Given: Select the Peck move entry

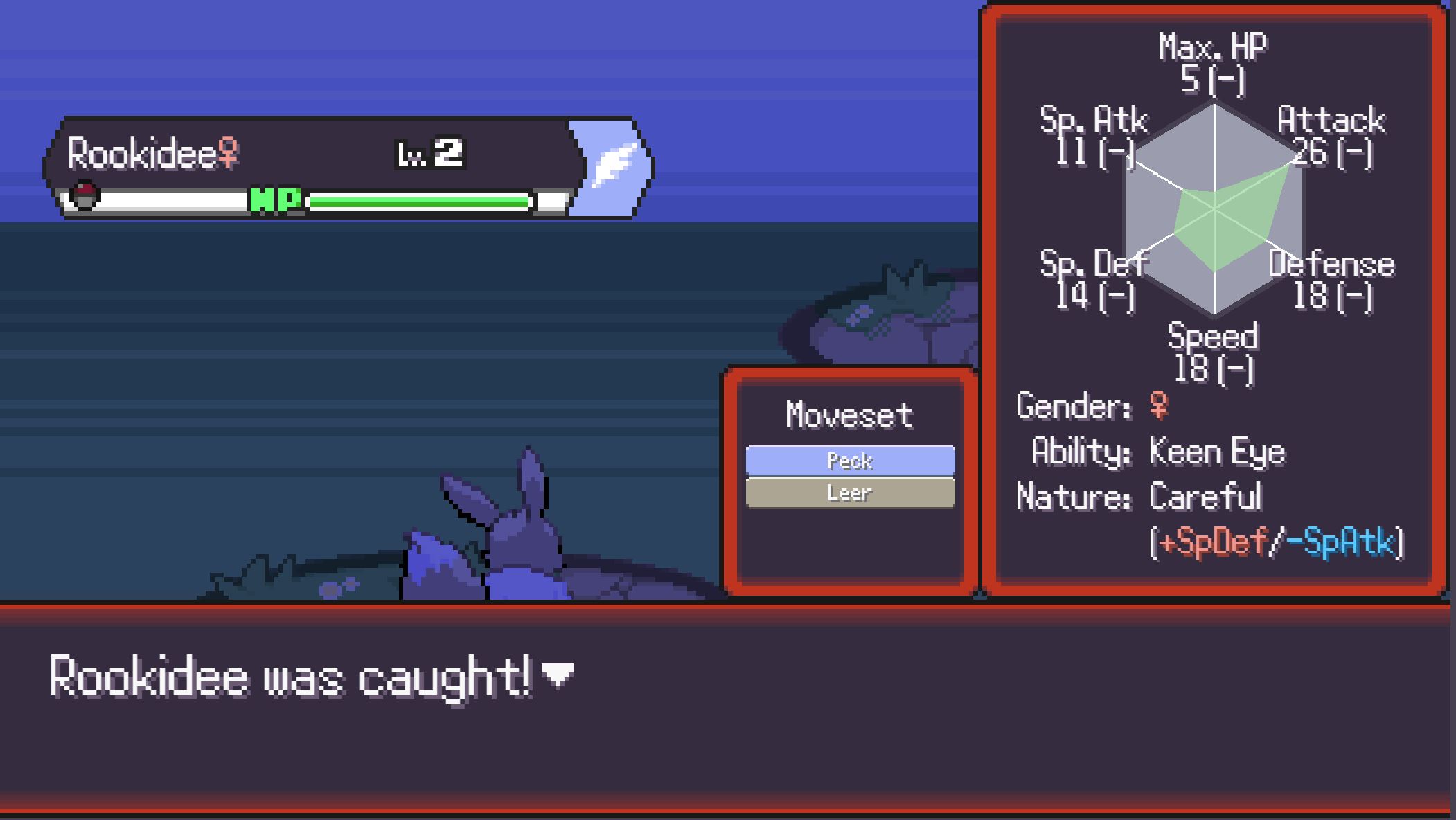Looking at the screenshot, I should tap(850, 461).
